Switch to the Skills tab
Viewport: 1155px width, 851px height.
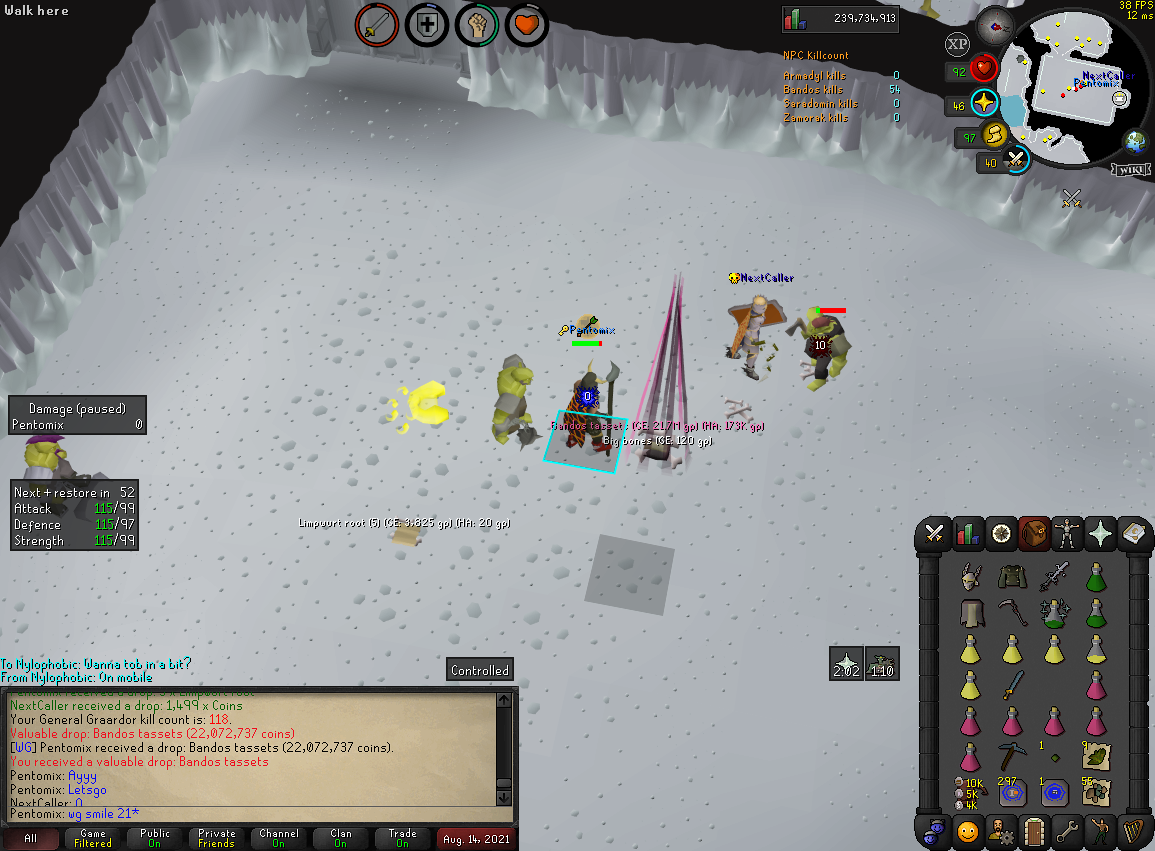(x=968, y=533)
